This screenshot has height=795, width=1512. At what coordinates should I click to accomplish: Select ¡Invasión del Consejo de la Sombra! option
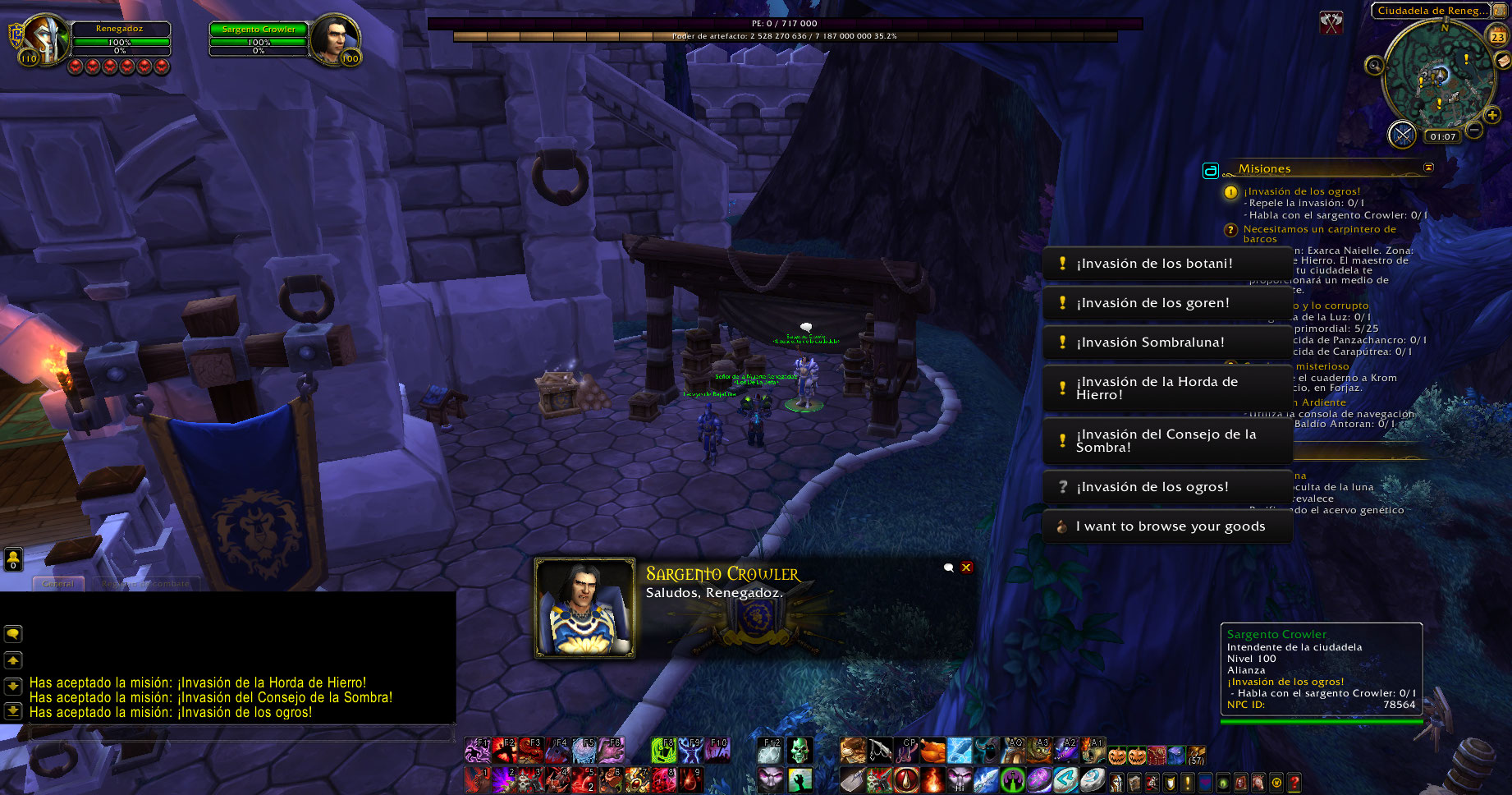pyautogui.click(x=1166, y=441)
